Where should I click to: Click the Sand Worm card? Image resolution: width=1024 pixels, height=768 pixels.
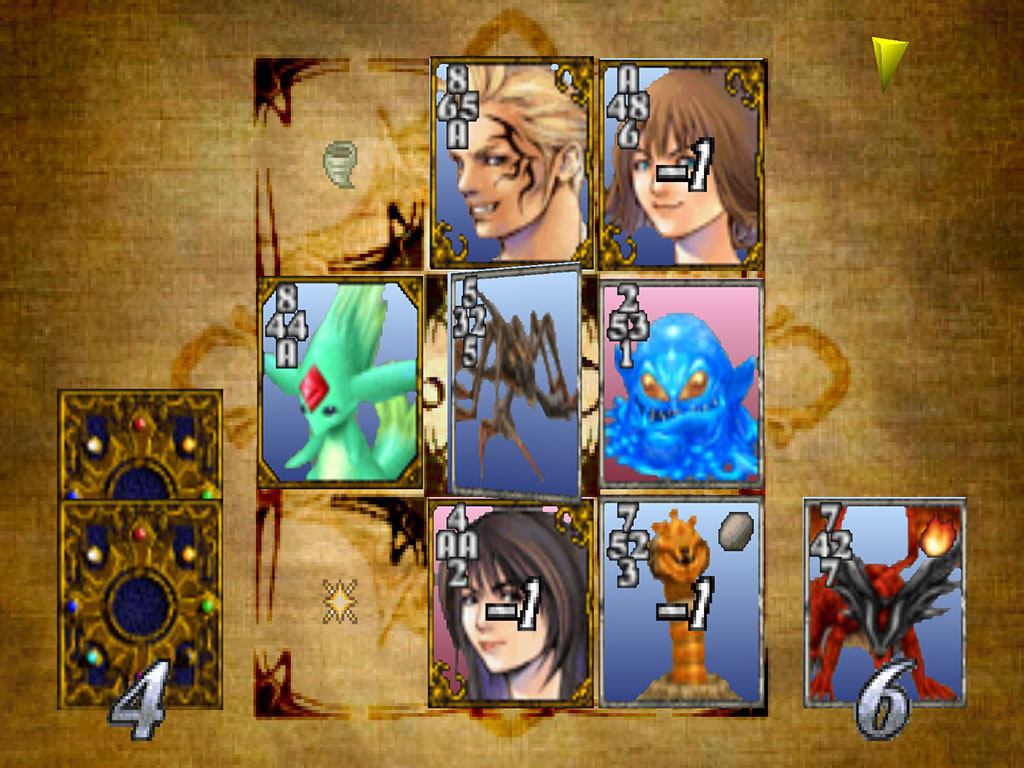click(682, 603)
